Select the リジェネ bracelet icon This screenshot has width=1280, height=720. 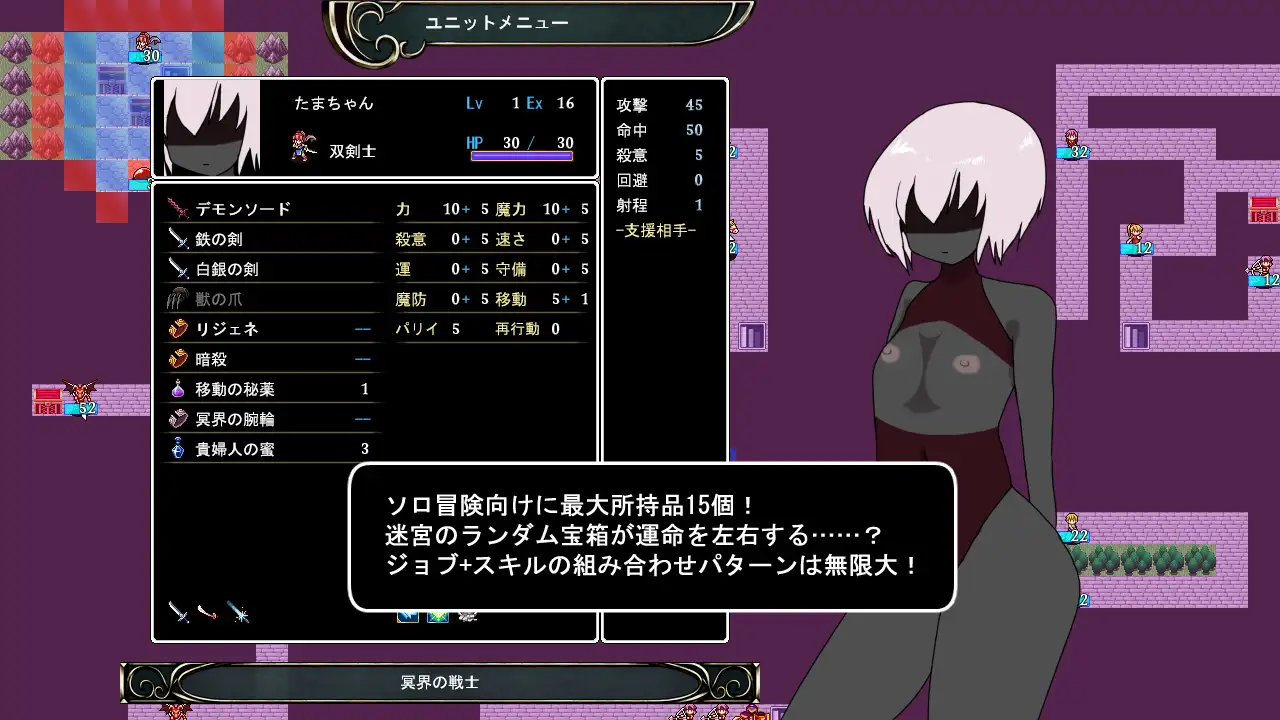[x=180, y=328]
